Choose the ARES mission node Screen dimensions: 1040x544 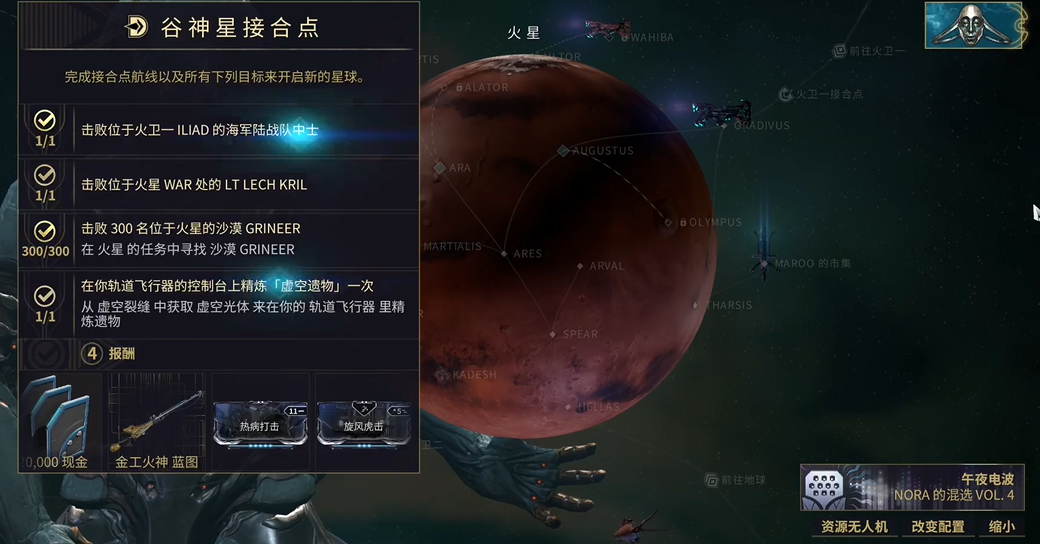point(504,254)
